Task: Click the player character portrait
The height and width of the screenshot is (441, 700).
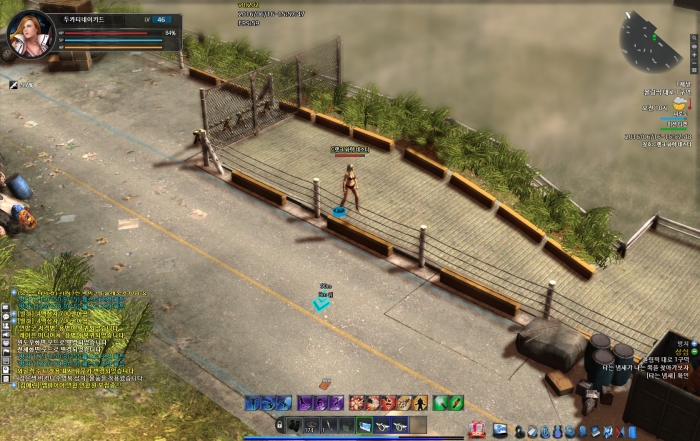Action: (x=29, y=32)
